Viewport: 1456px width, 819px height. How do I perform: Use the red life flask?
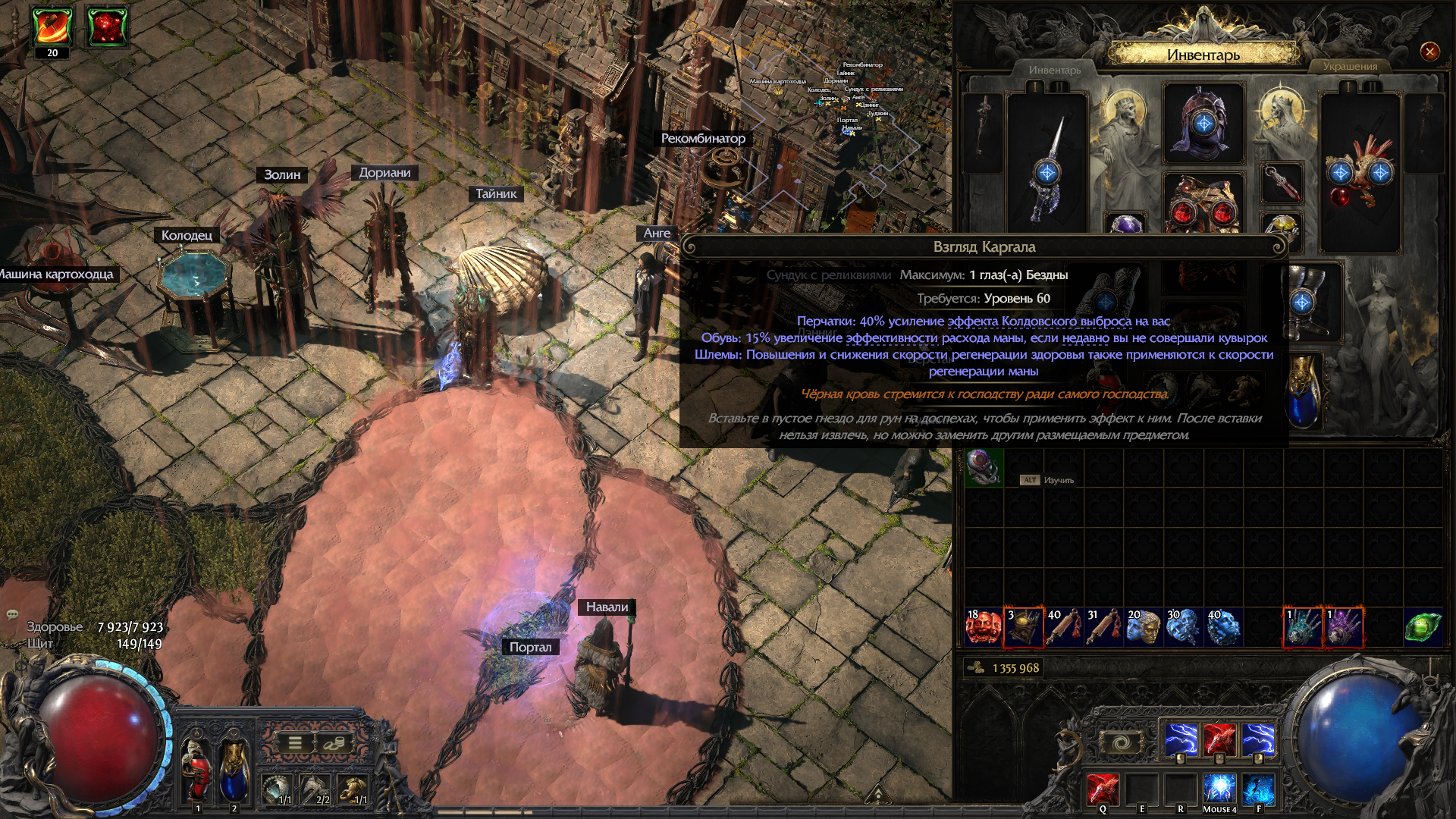[x=197, y=770]
